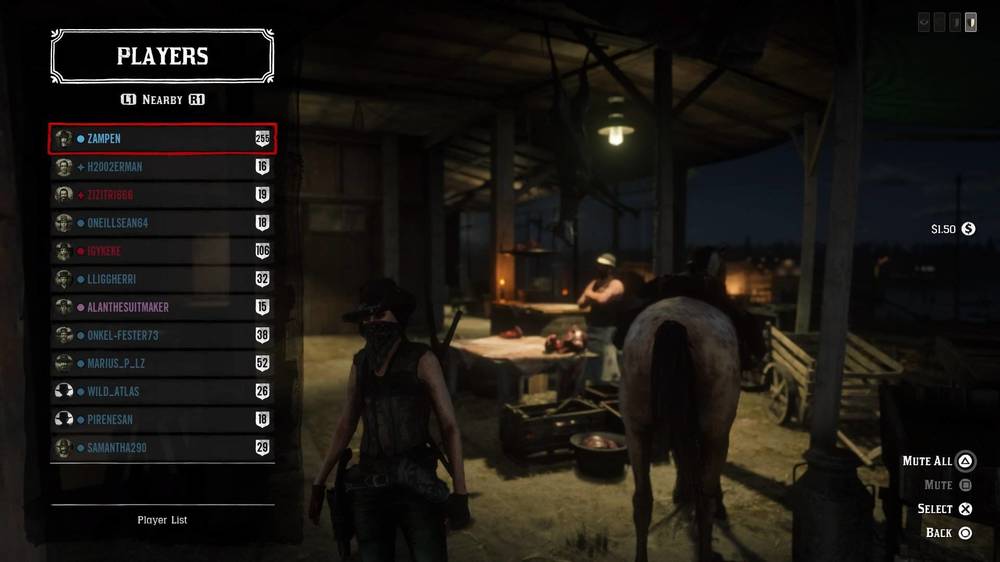Select PIRENESAN in the player list
This screenshot has height=562, width=1000.
[162, 419]
